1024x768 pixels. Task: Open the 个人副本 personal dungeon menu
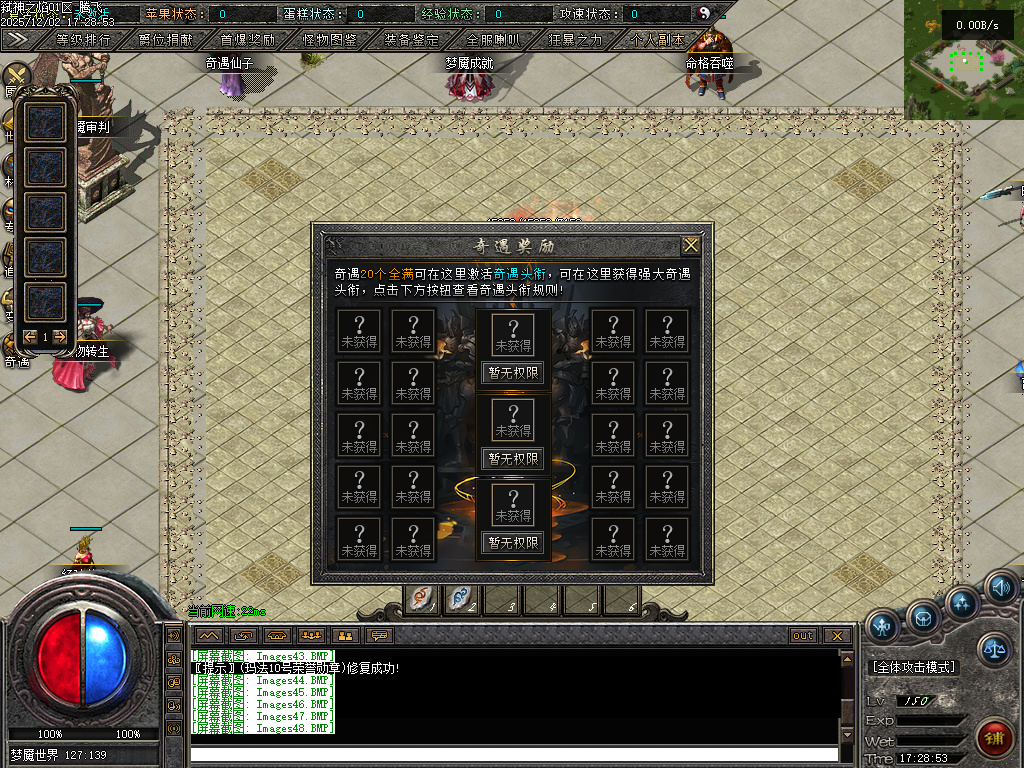(x=657, y=40)
